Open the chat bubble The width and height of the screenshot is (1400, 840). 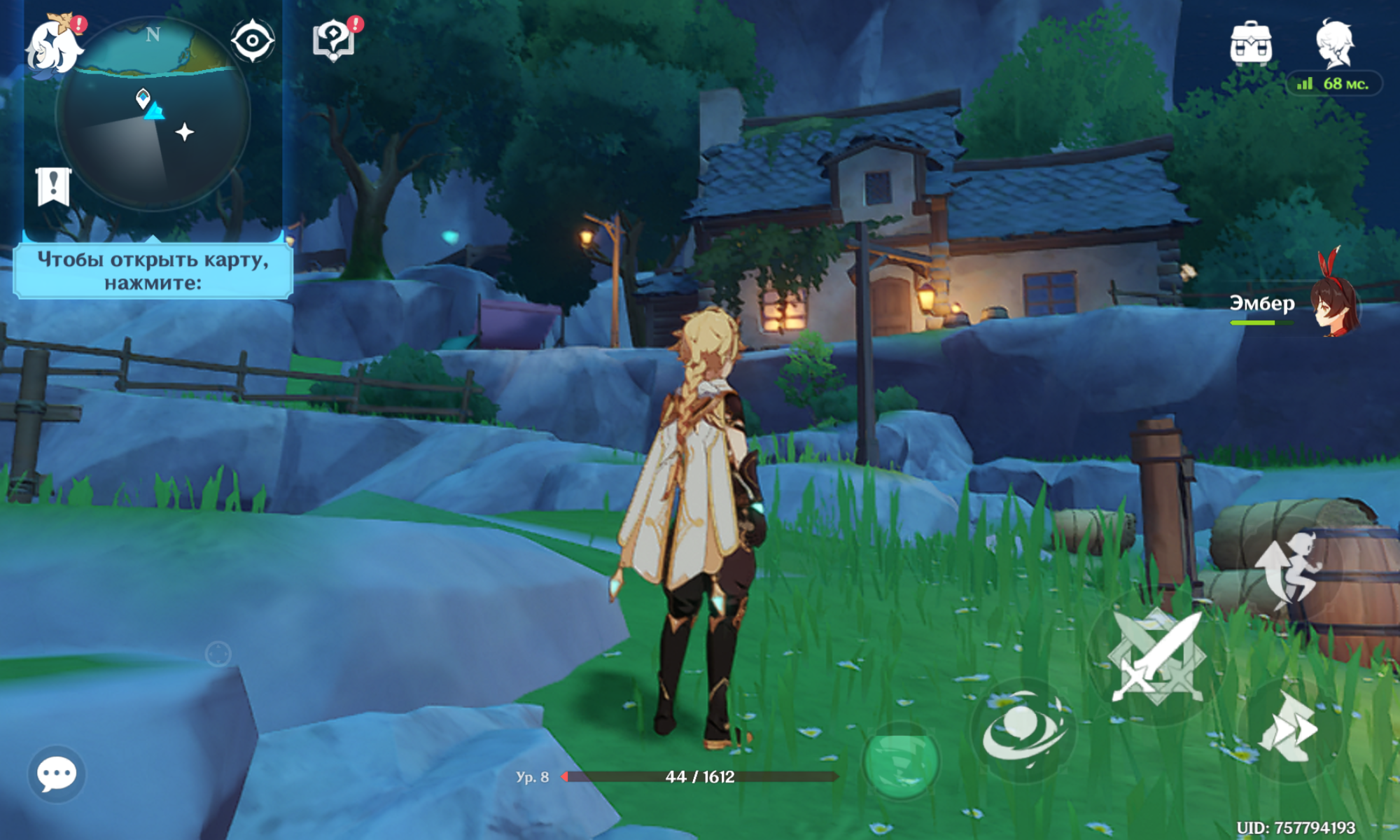[x=57, y=773]
